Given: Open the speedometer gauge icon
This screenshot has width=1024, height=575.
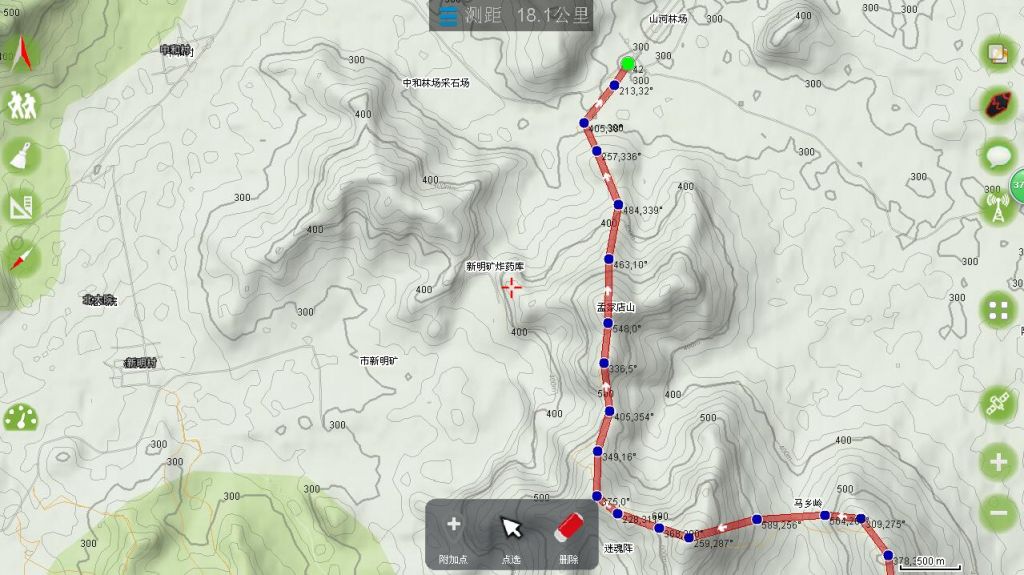Looking at the screenshot, I should point(20,418).
